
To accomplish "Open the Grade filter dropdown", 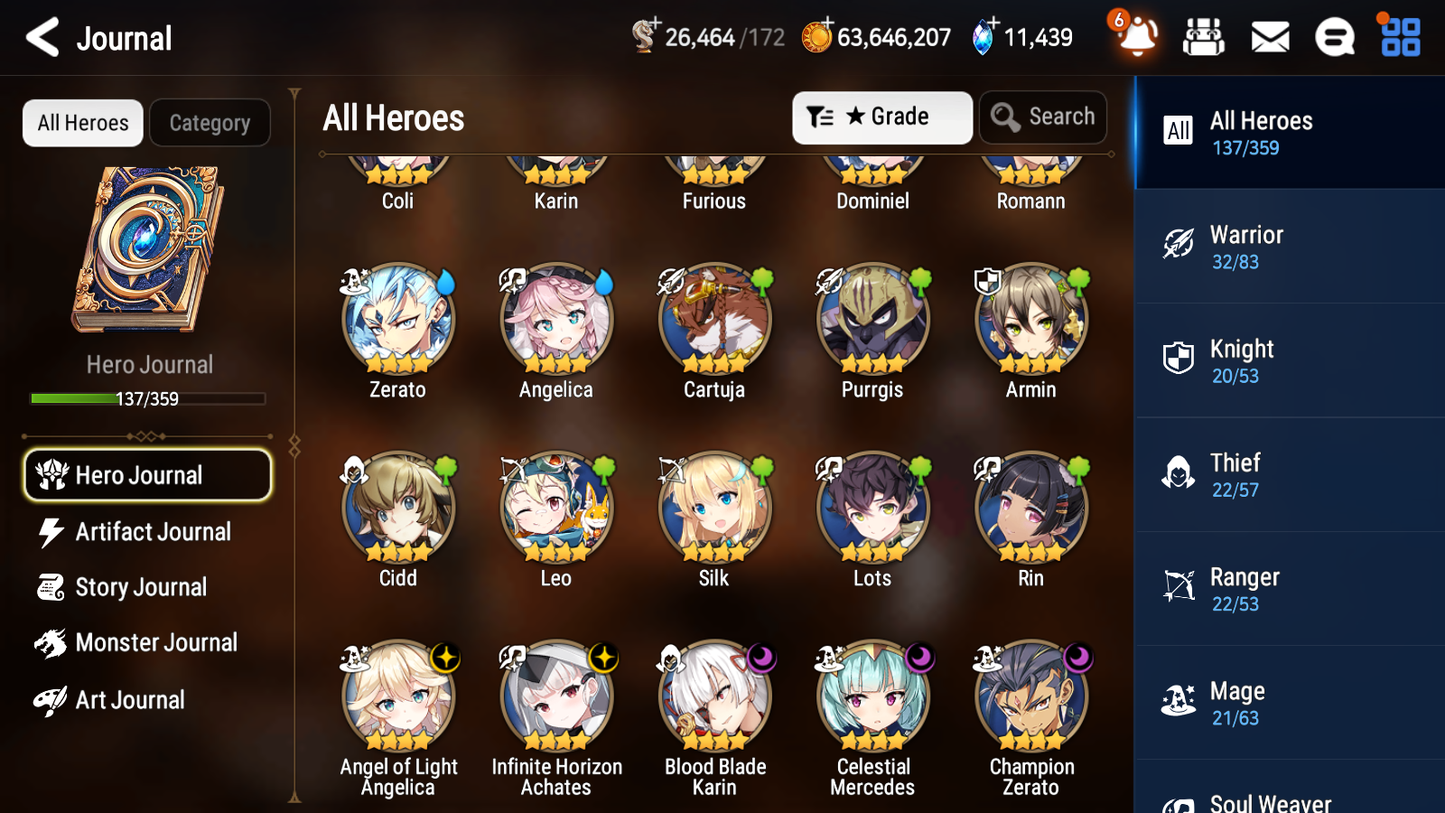I will (x=882, y=117).
